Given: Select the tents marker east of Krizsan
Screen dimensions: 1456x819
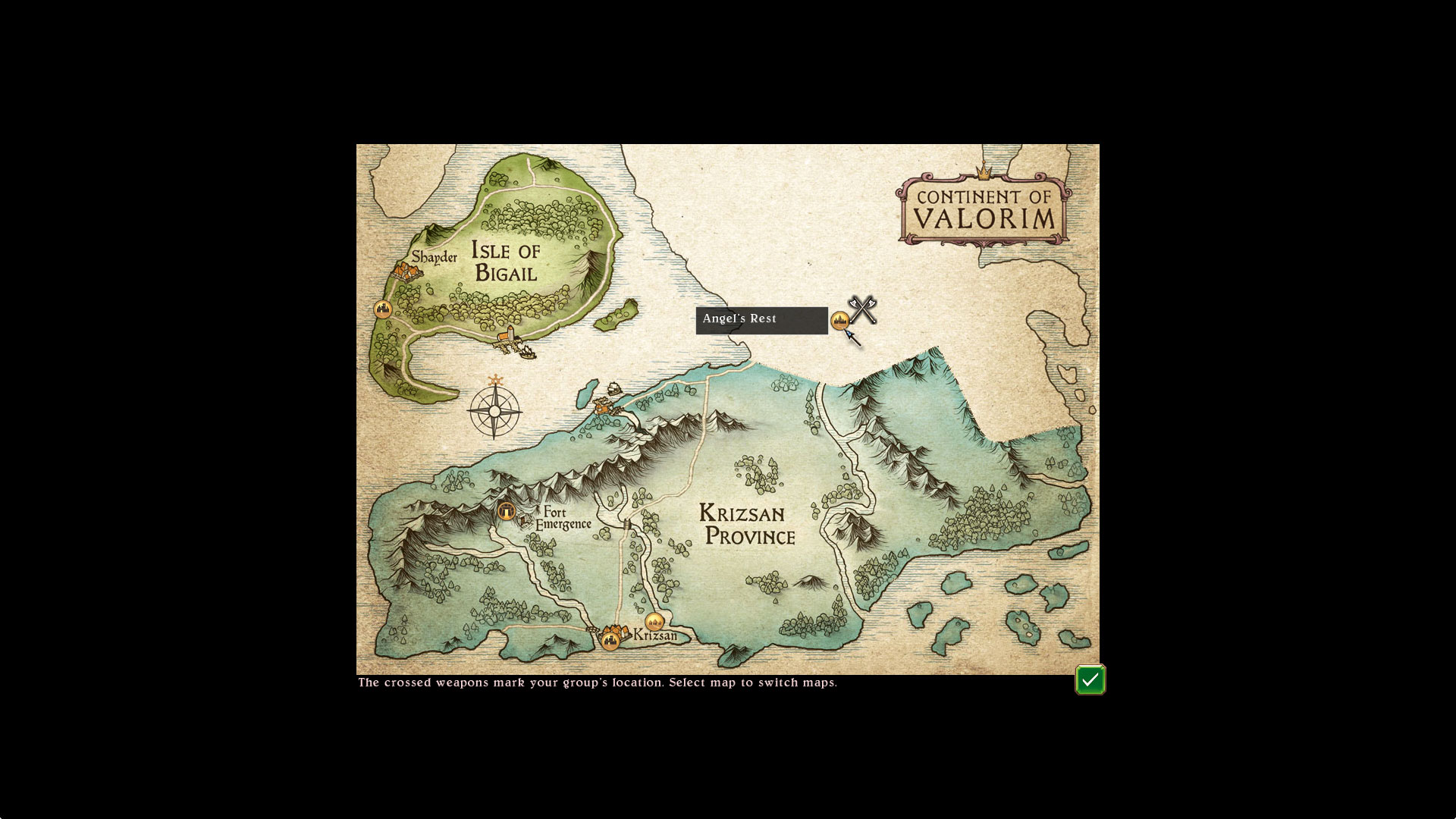Looking at the screenshot, I should point(654,621).
